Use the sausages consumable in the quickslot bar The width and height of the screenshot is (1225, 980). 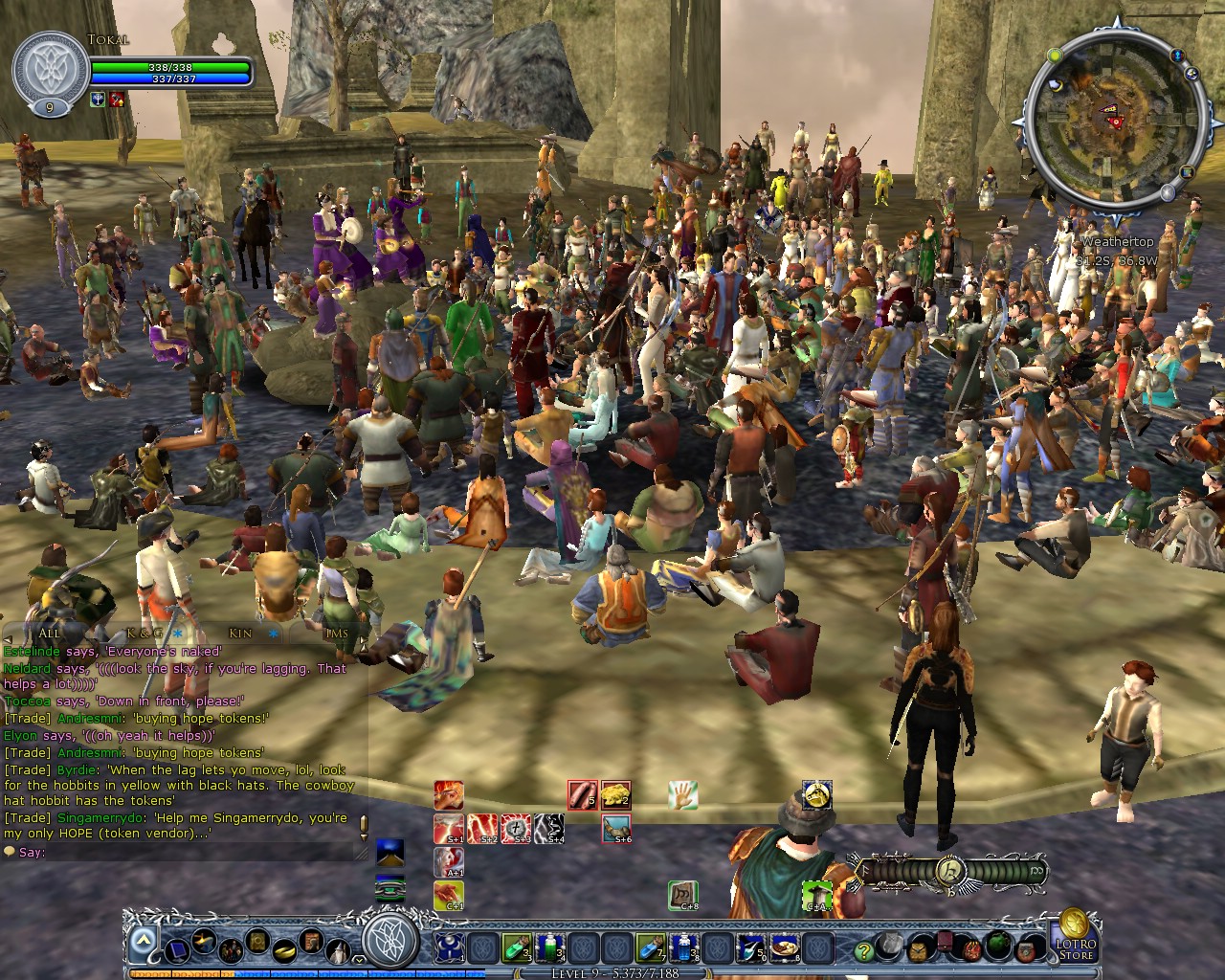coord(582,793)
